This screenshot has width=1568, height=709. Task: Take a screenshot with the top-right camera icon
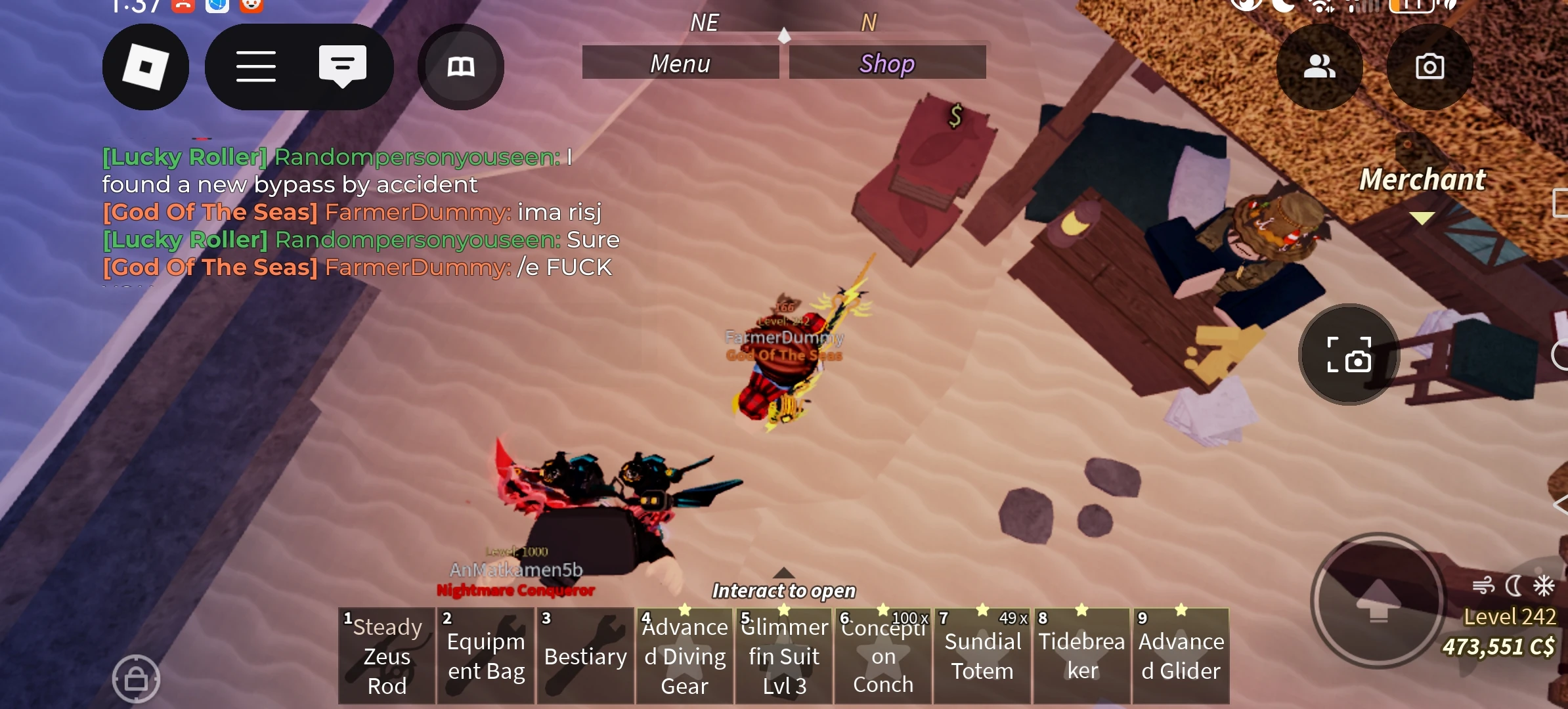coord(1429,66)
